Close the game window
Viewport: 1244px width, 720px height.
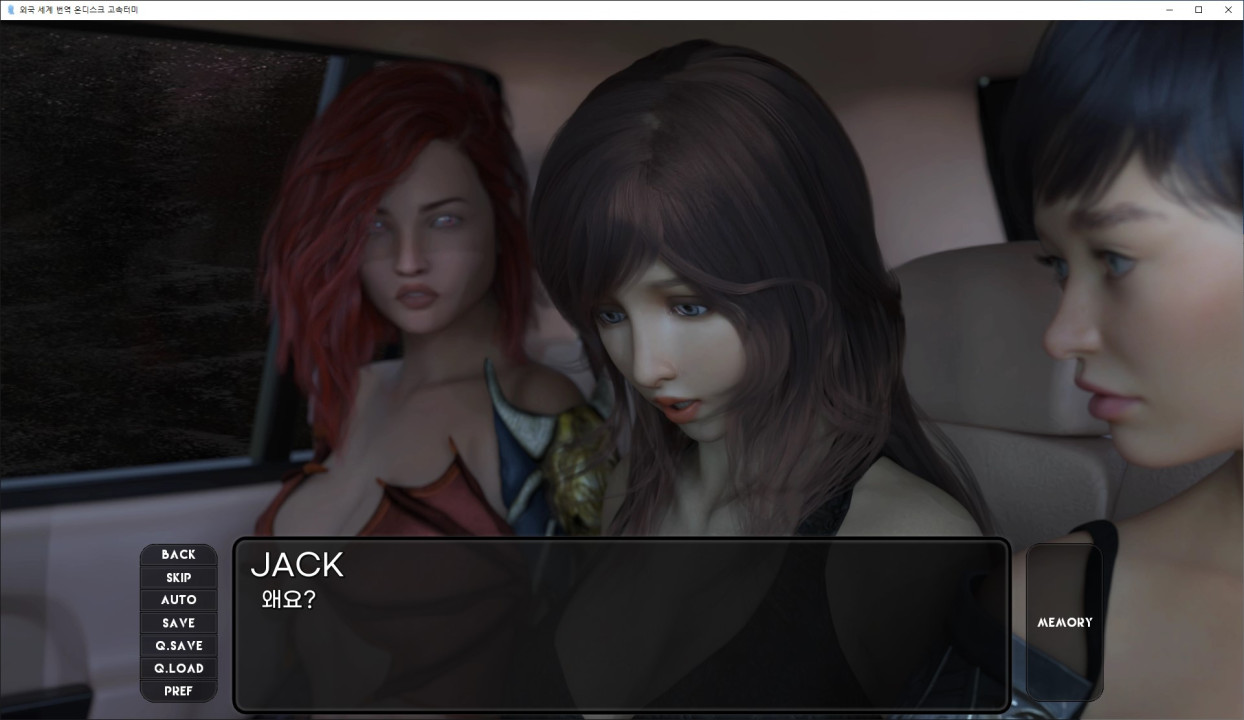click(1228, 10)
